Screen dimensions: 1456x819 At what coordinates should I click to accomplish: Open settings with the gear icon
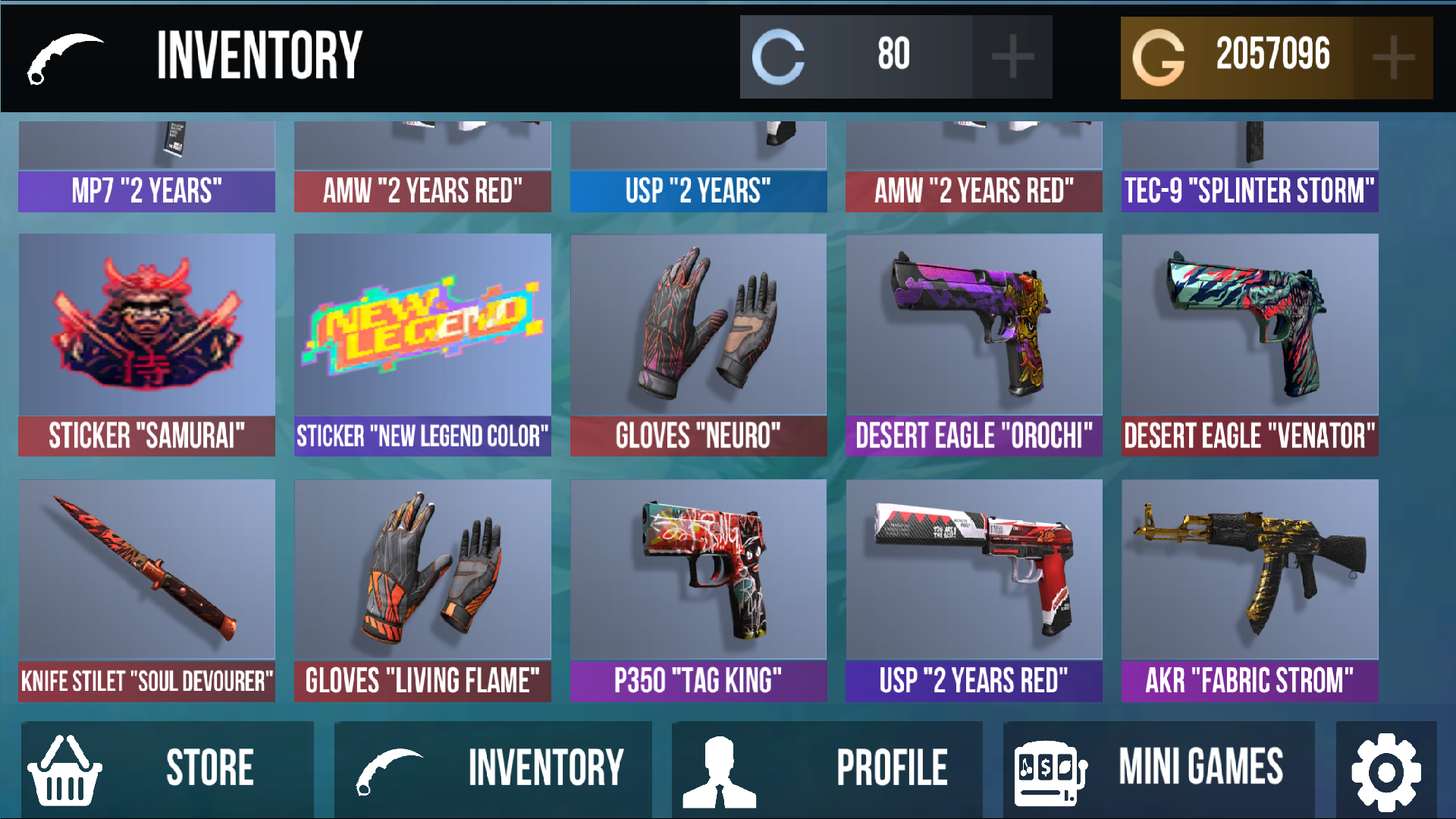(x=1385, y=767)
